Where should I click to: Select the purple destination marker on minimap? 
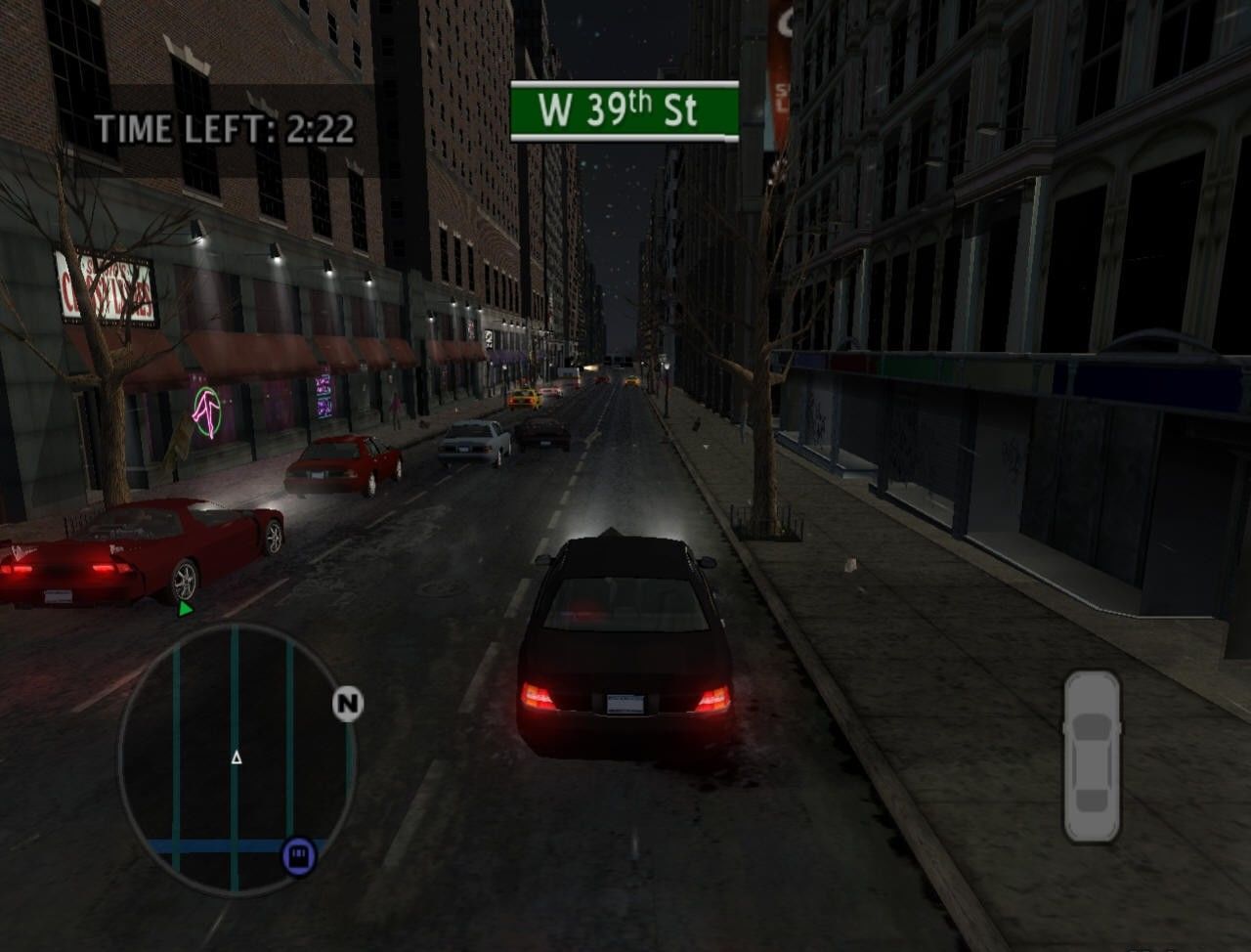[299, 855]
